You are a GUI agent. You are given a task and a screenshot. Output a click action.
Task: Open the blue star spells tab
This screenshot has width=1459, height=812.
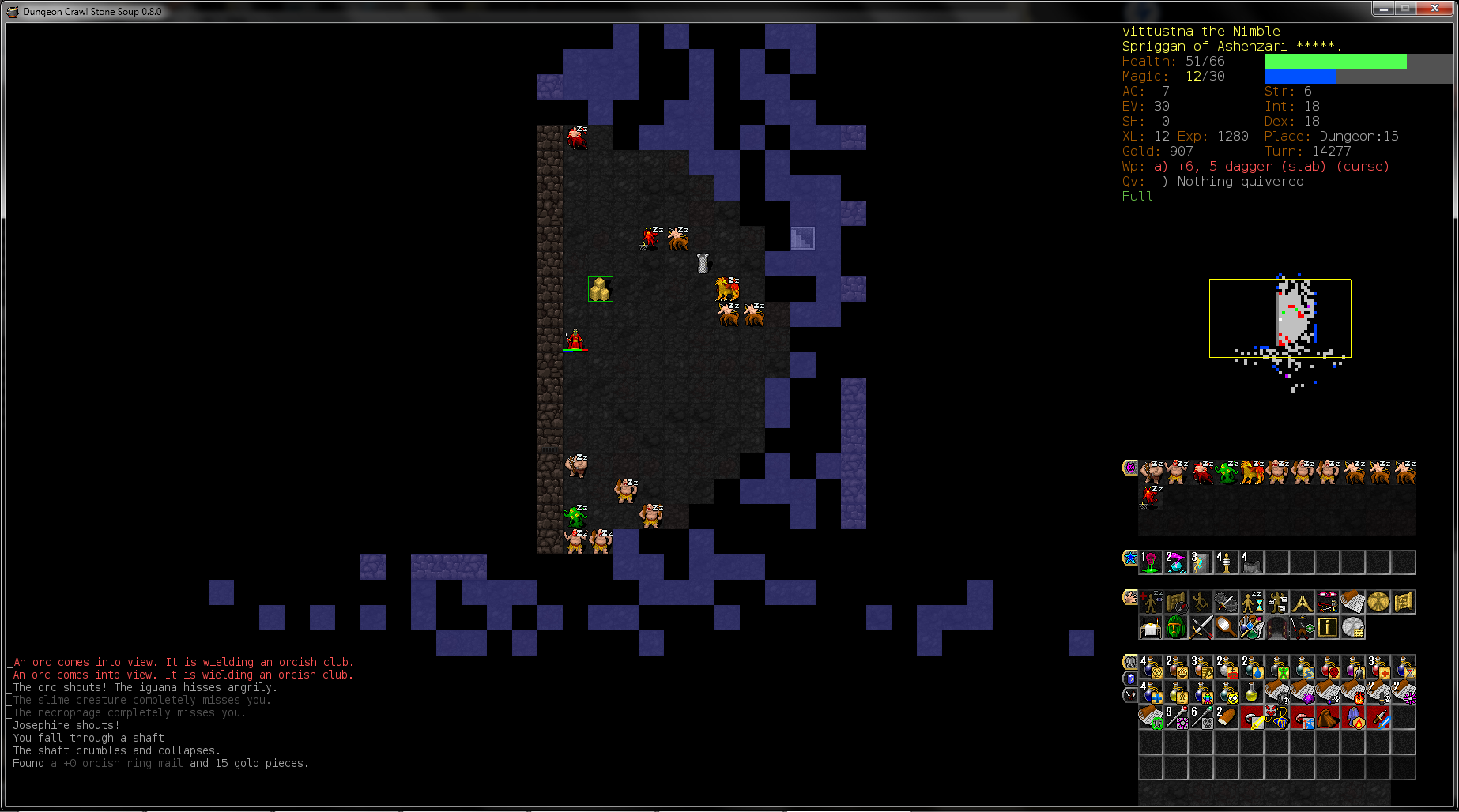click(1130, 558)
